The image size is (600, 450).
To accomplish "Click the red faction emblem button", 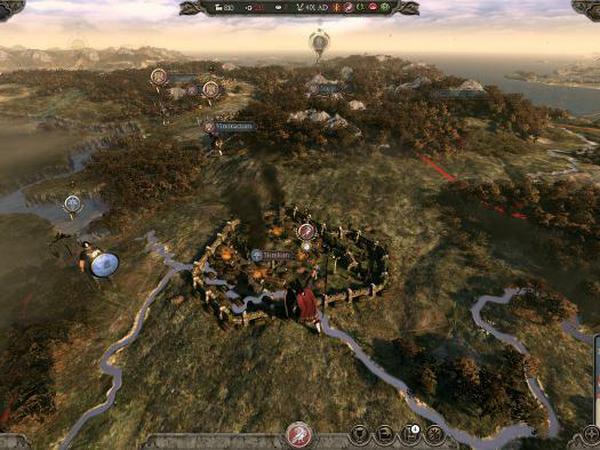I will pos(298,435).
